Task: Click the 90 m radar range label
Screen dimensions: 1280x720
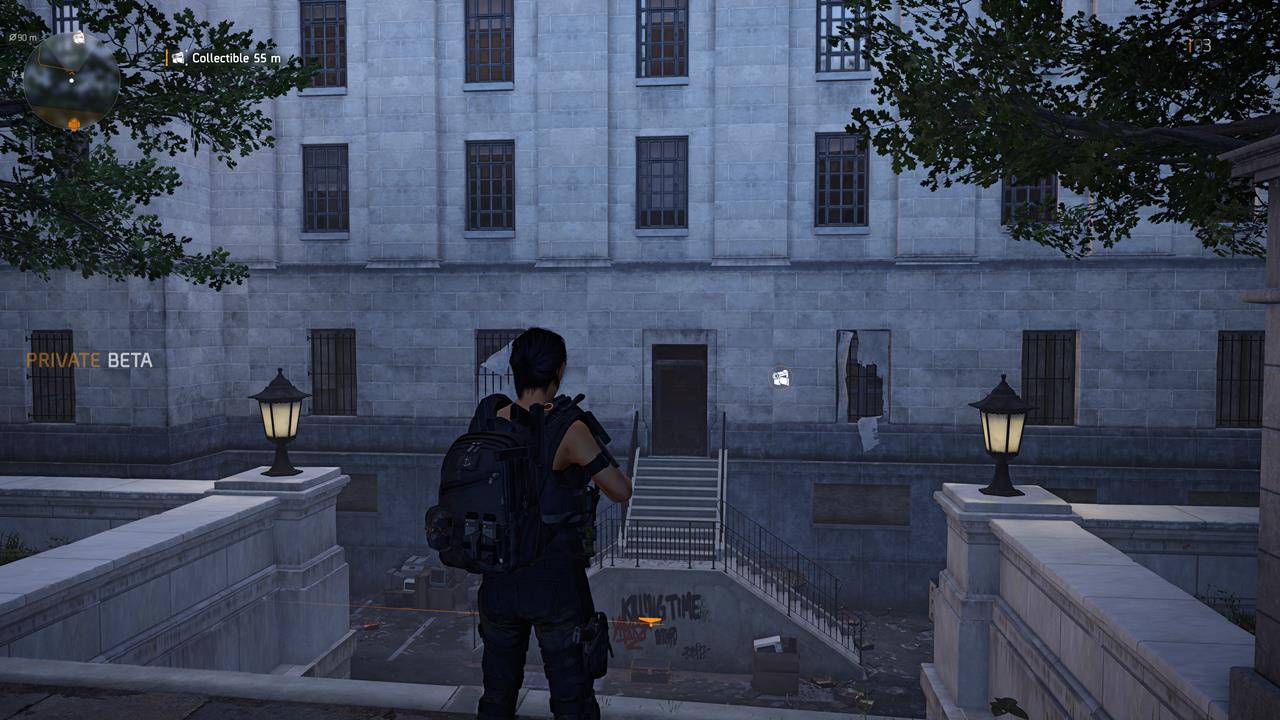Action: tap(22, 37)
